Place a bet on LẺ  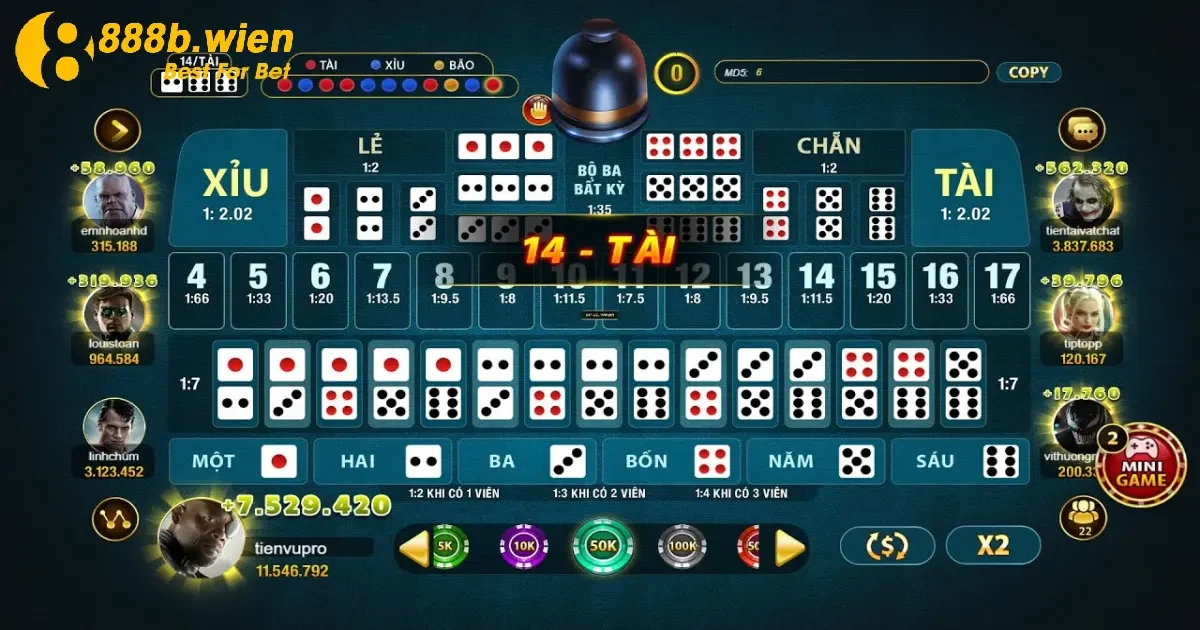coord(370,152)
